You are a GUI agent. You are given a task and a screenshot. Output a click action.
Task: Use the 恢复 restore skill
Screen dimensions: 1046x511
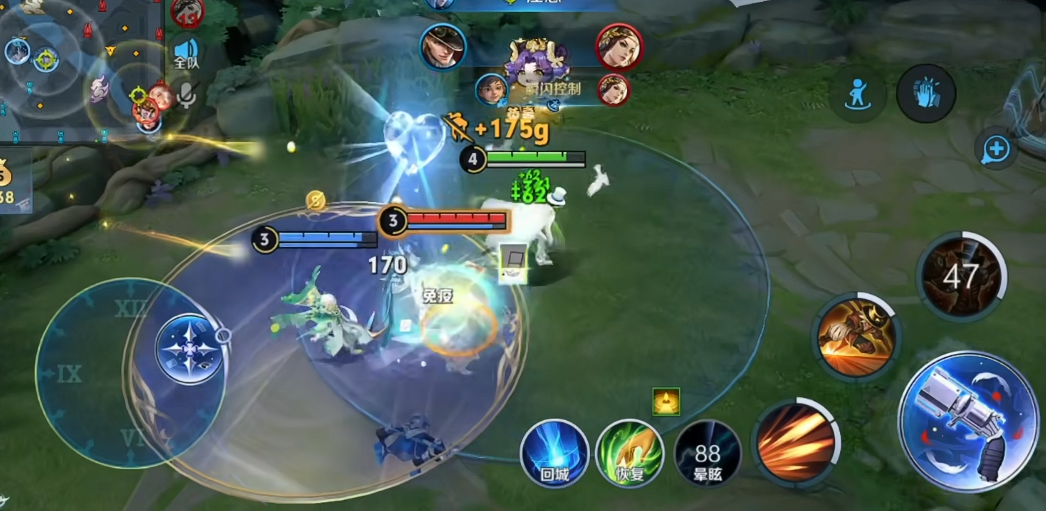629,453
